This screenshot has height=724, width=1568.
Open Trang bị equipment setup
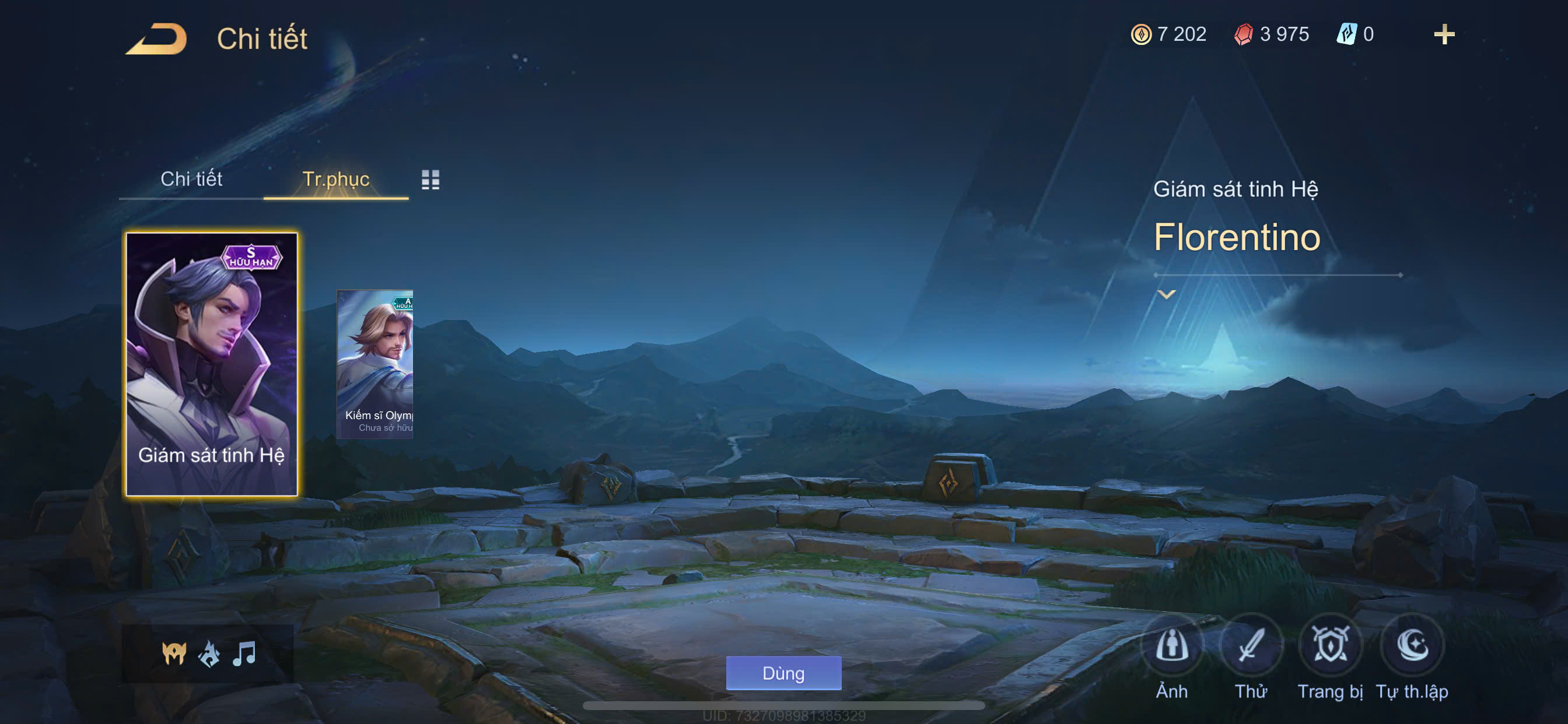pos(1330,646)
